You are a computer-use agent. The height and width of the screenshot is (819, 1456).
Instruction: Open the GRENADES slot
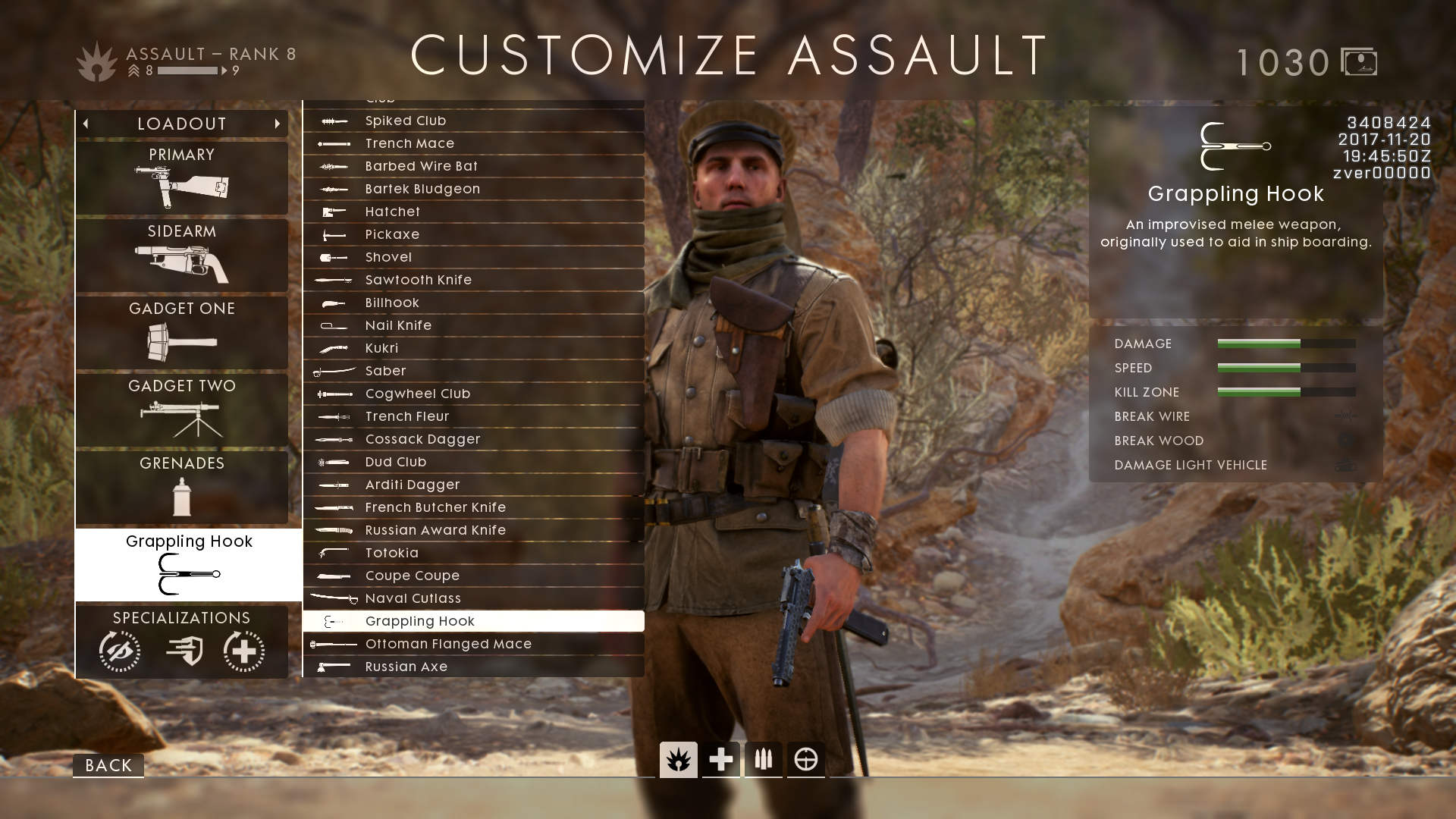tap(182, 488)
